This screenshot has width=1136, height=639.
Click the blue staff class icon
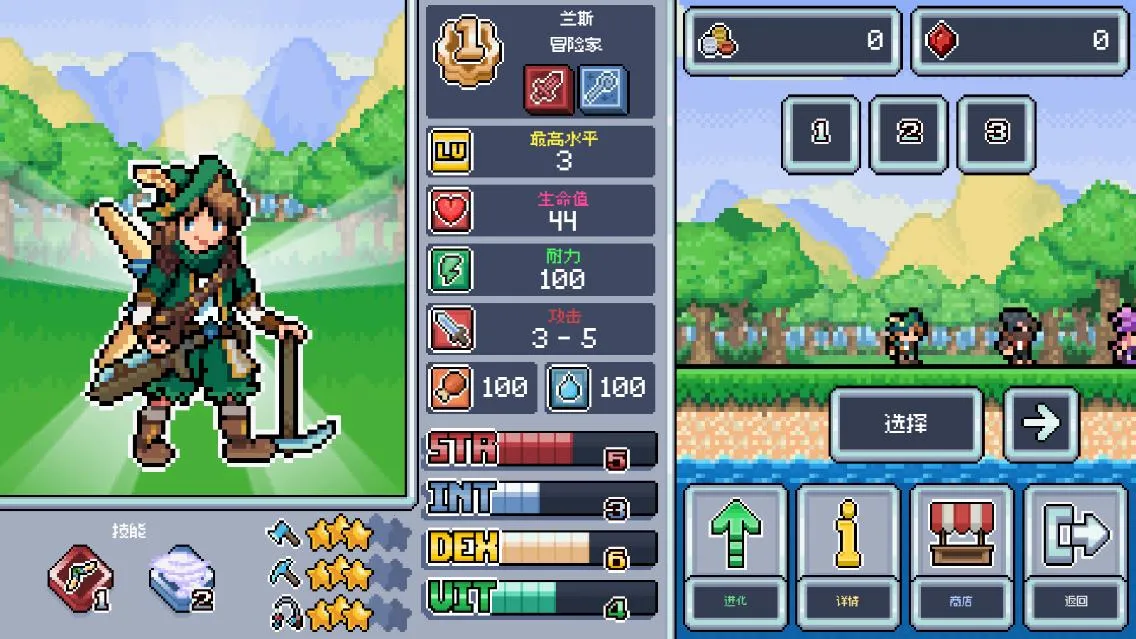[x=603, y=91]
